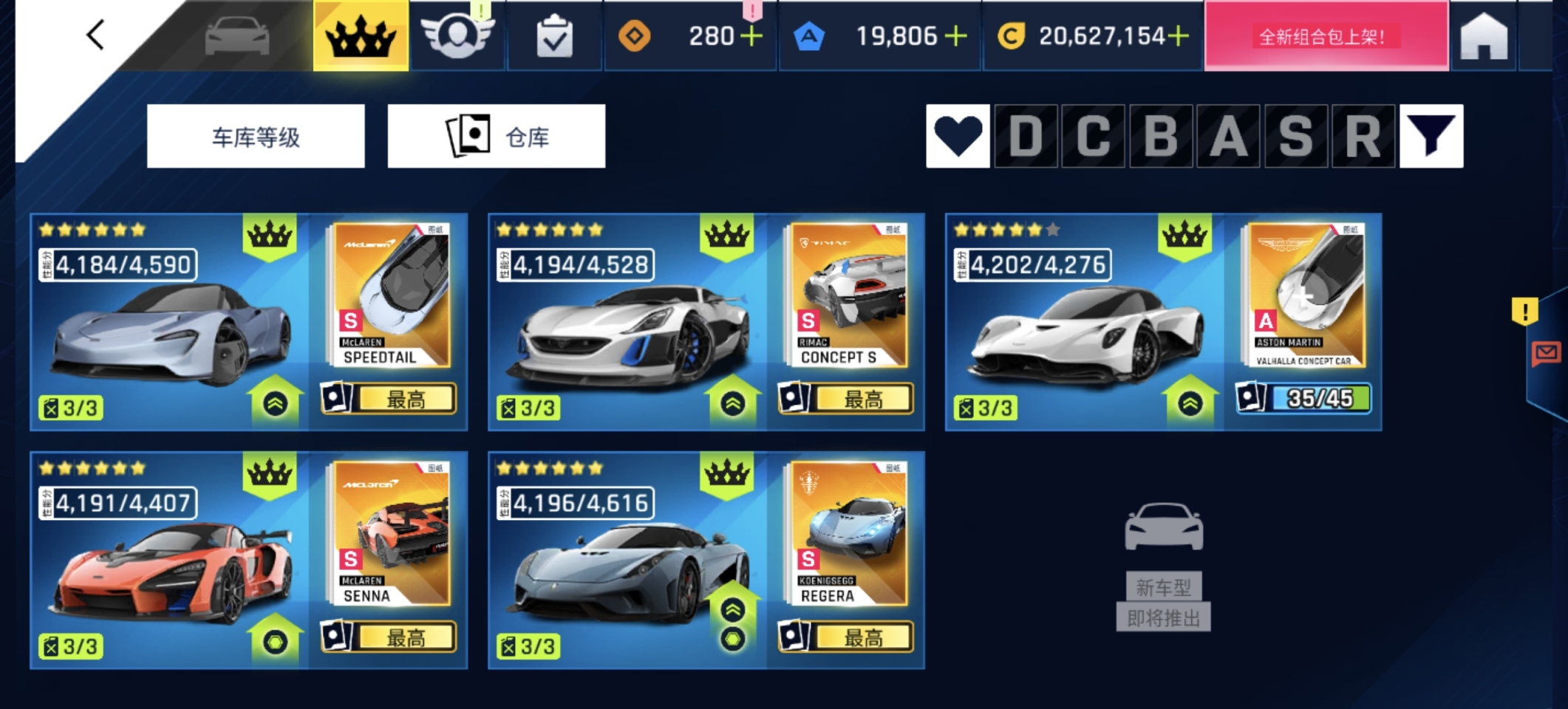Open the pink new bundle banner

[x=1326, y=36]
